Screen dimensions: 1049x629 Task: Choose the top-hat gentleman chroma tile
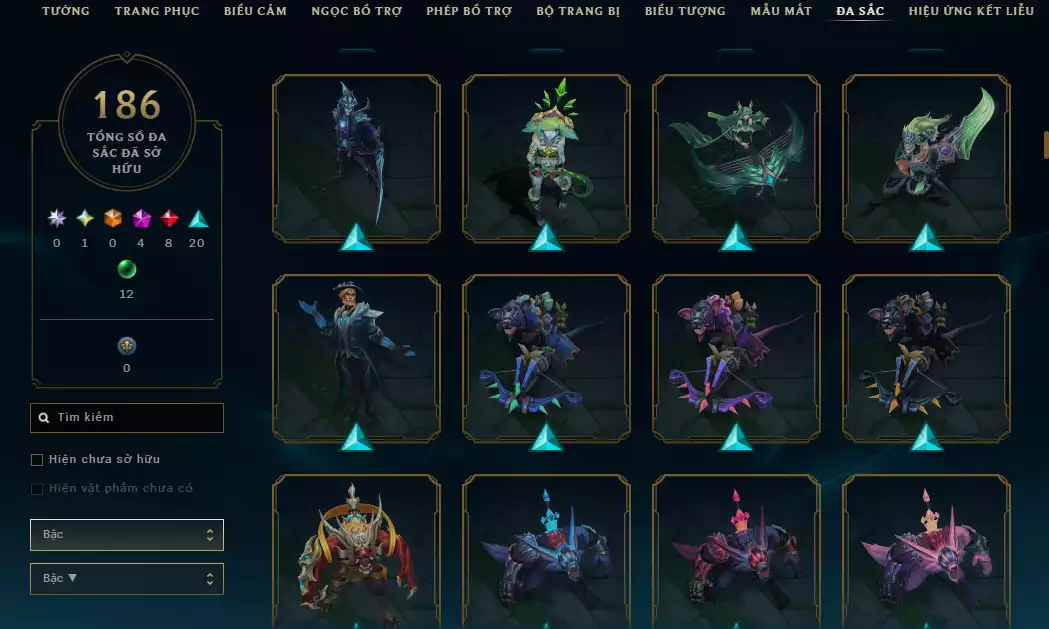point(356,358)
